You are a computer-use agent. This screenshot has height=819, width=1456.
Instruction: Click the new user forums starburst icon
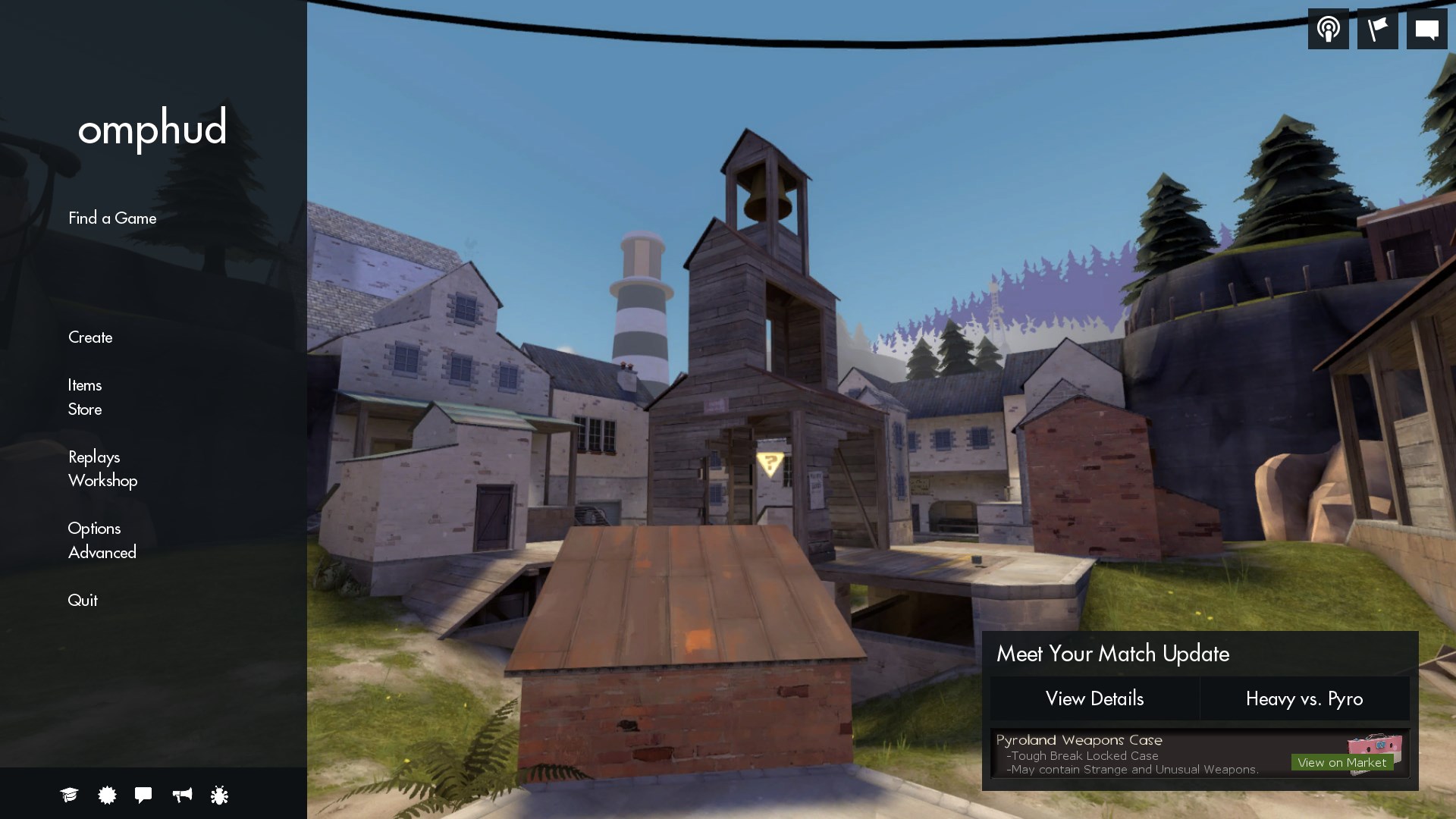tap(106, 795)
